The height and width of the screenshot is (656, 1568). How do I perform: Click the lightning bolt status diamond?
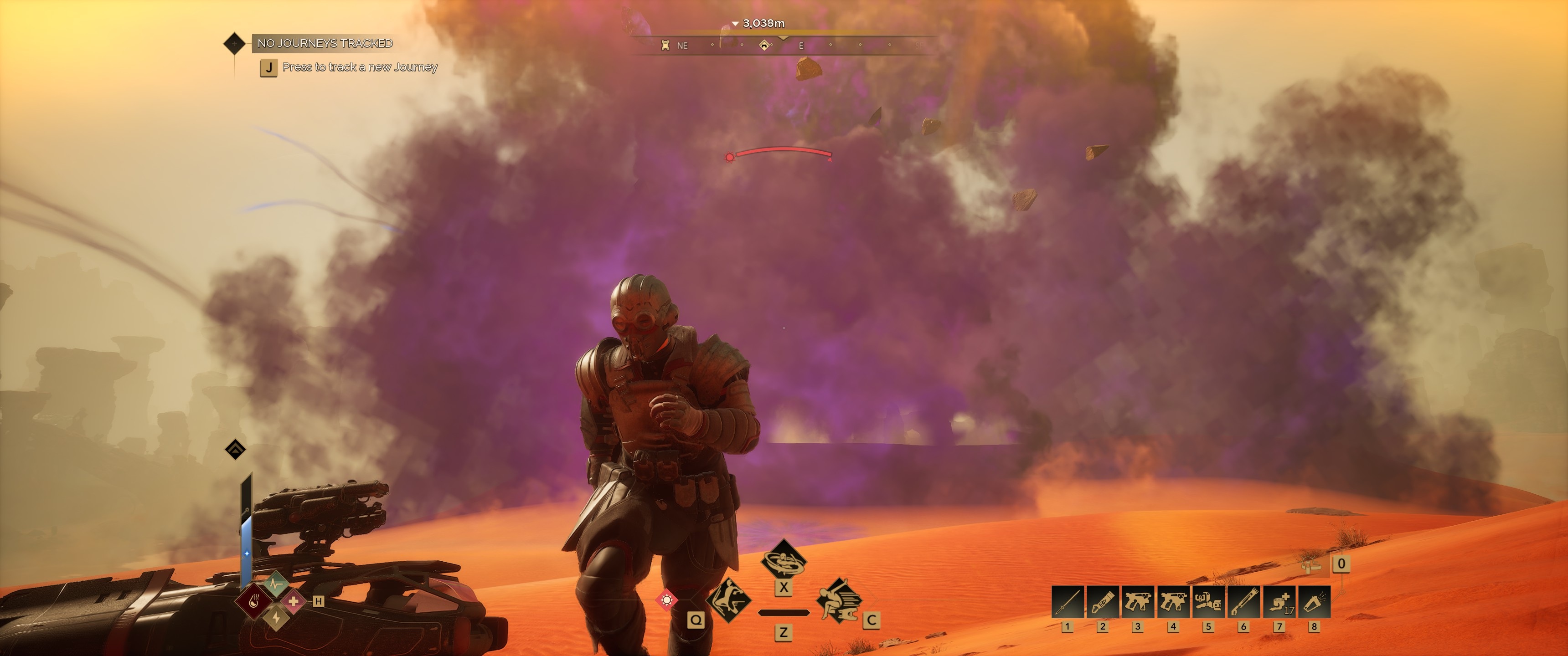point(276,618)
